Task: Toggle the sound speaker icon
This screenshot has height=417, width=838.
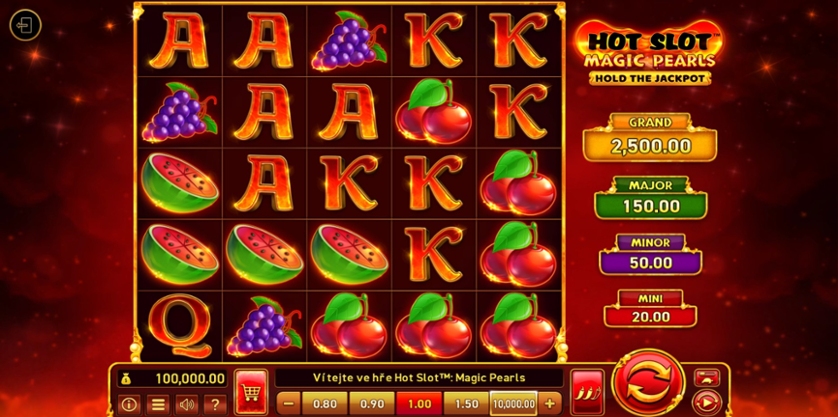Action: pyautogui.click(x=186, y=404)
